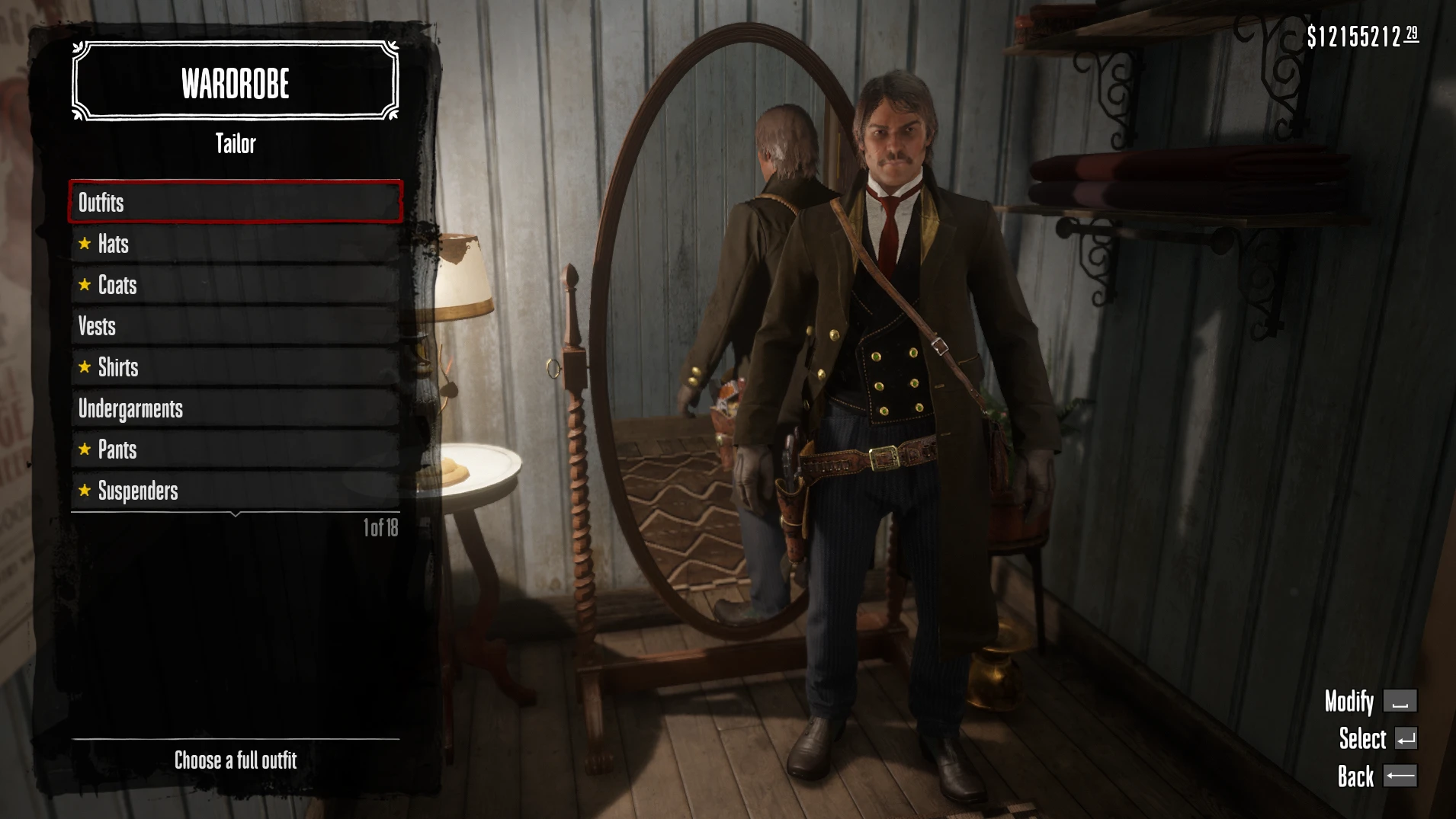
Task: Choose the Coats category
Action: pyautogui.click(x=235, y=285)
